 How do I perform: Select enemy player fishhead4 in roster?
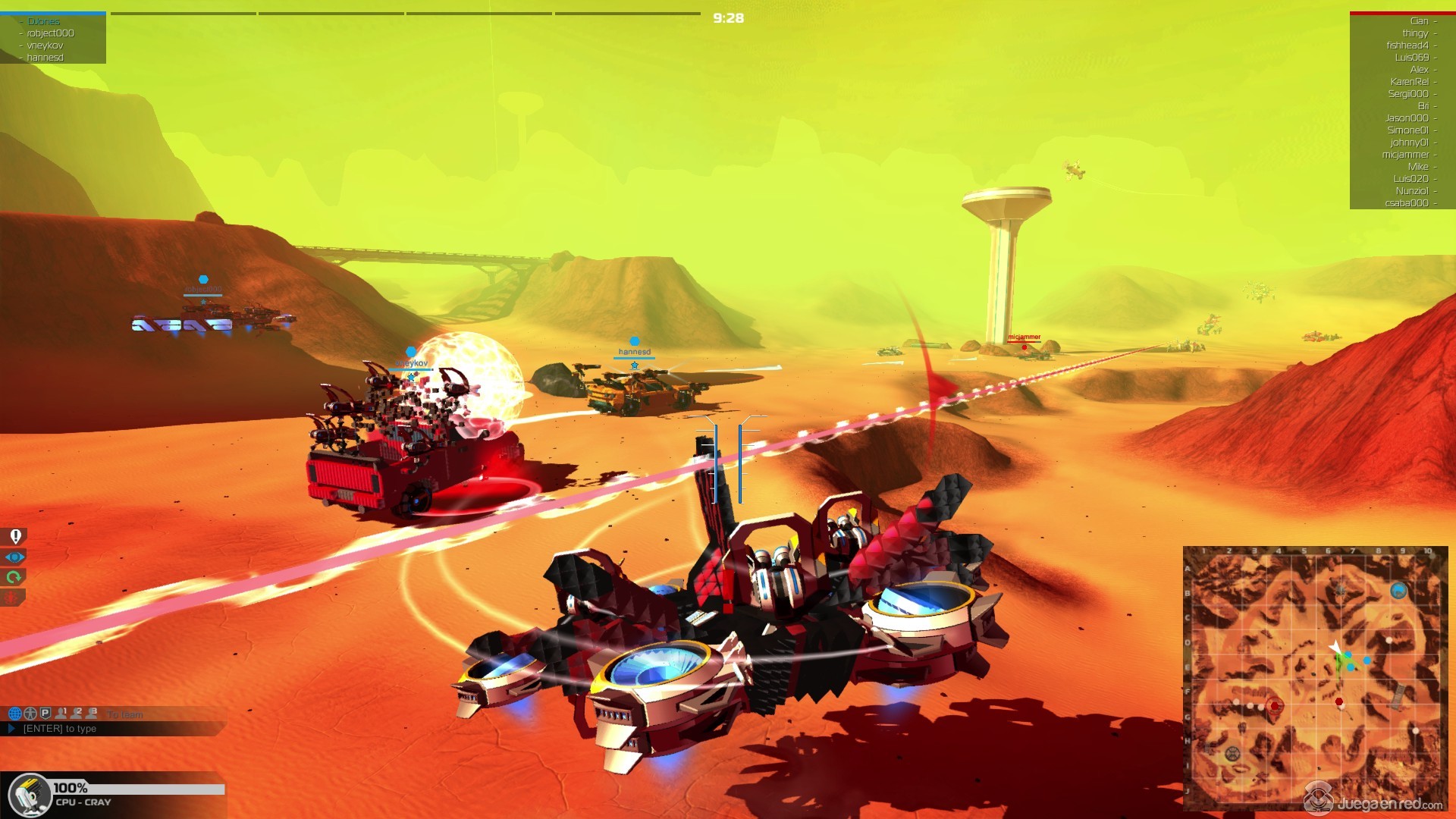[x=1407, y=45]
